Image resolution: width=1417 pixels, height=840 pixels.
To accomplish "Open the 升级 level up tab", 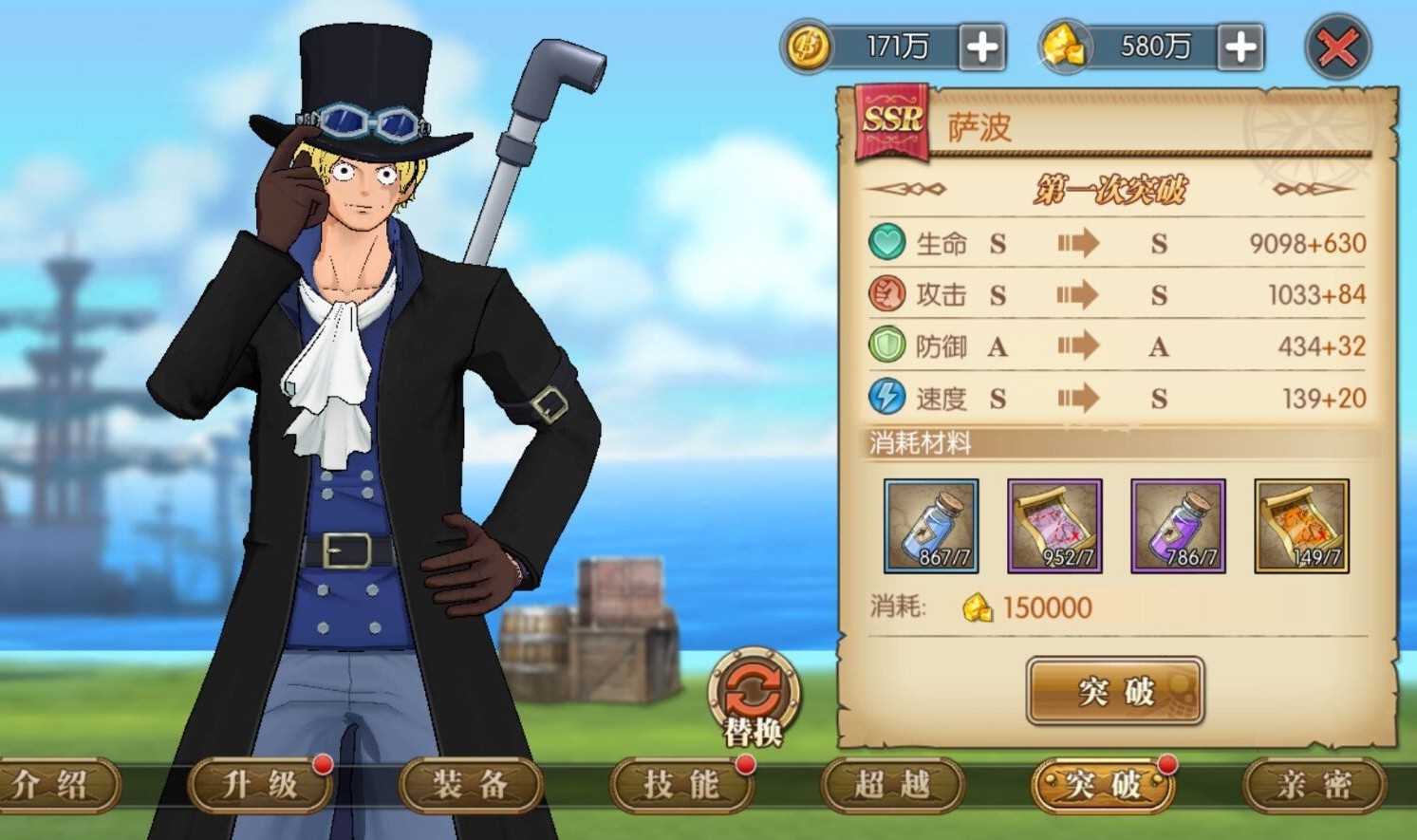I will (260, 785).
